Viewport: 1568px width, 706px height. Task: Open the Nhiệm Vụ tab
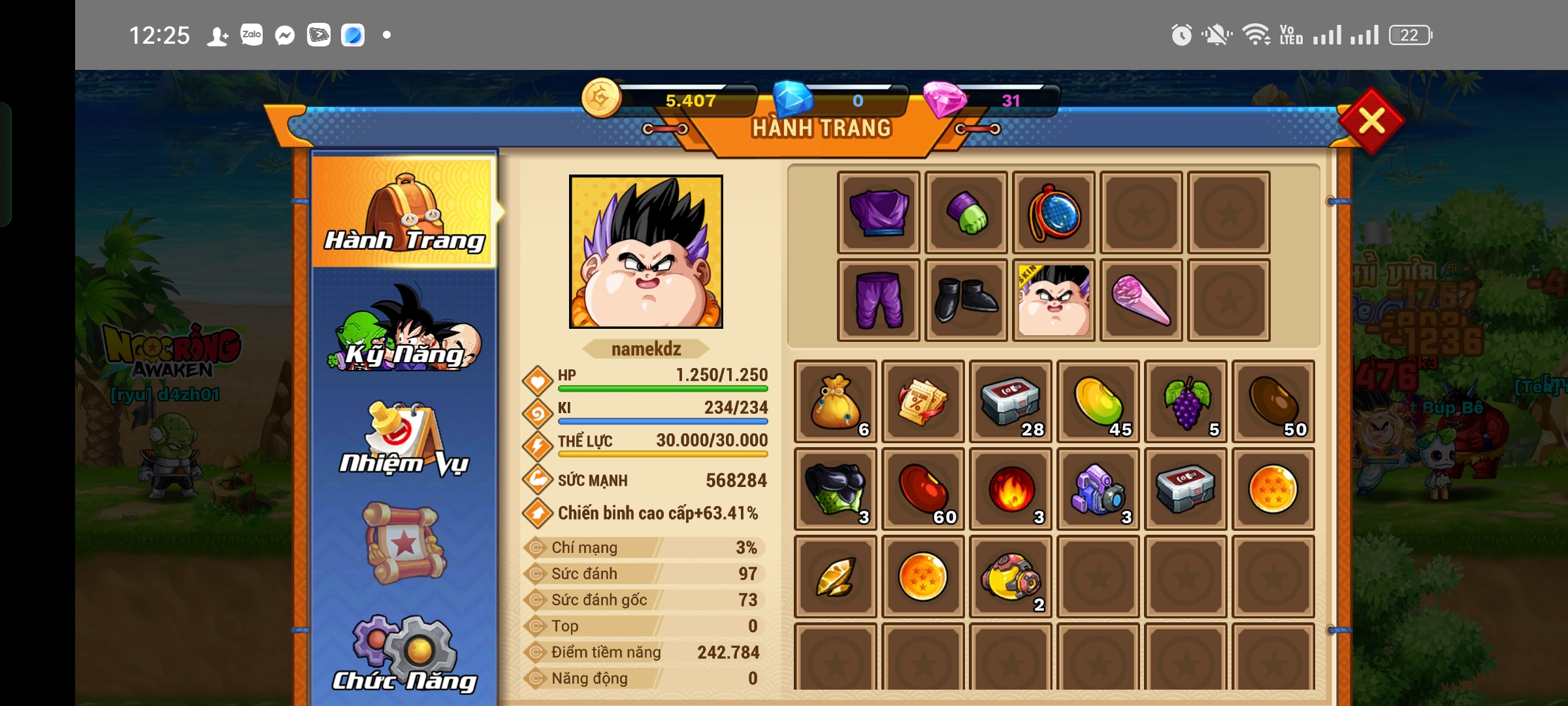(405, 438)
